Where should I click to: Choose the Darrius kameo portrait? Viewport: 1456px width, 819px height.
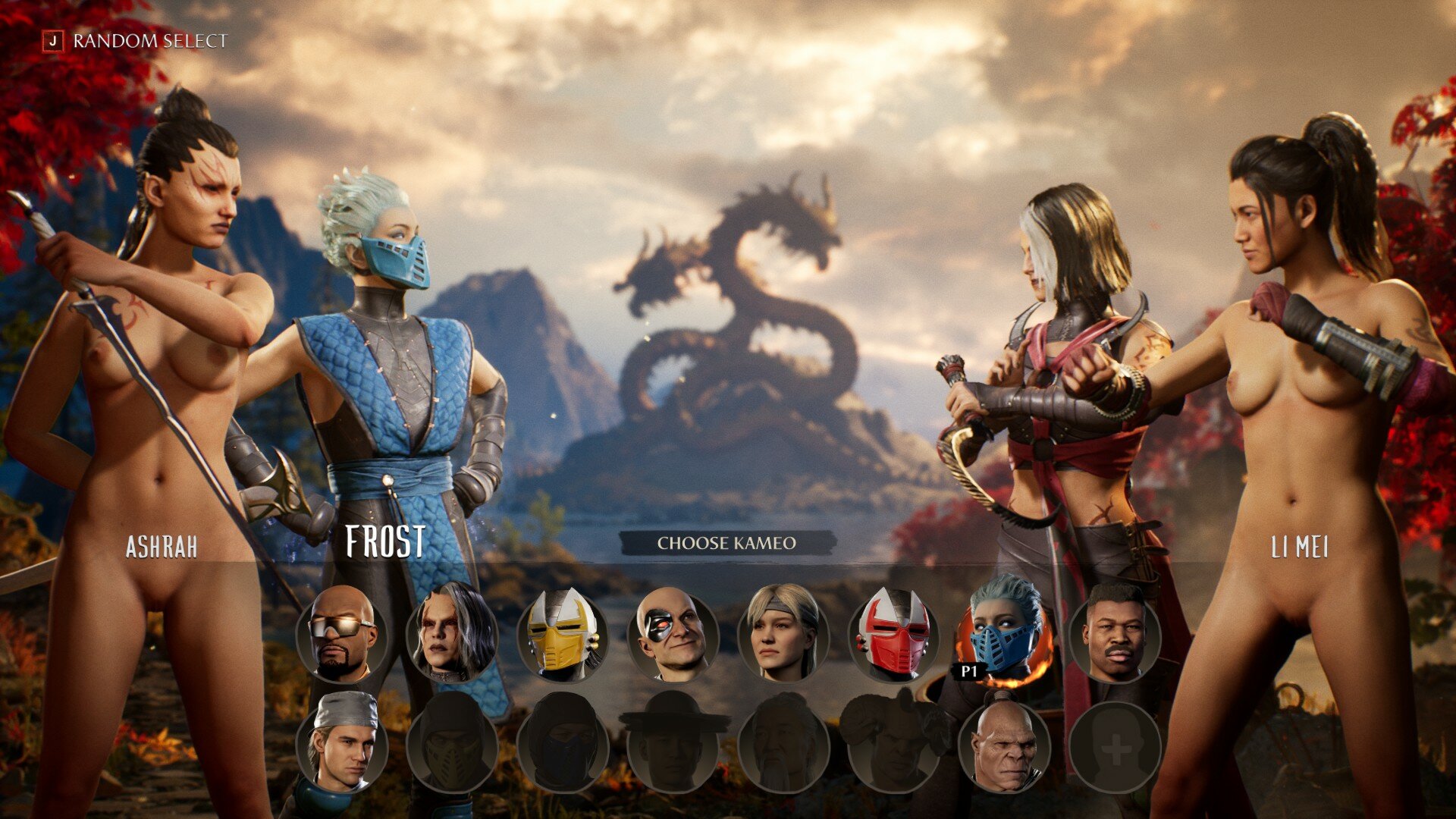[x=1114, y=634]
